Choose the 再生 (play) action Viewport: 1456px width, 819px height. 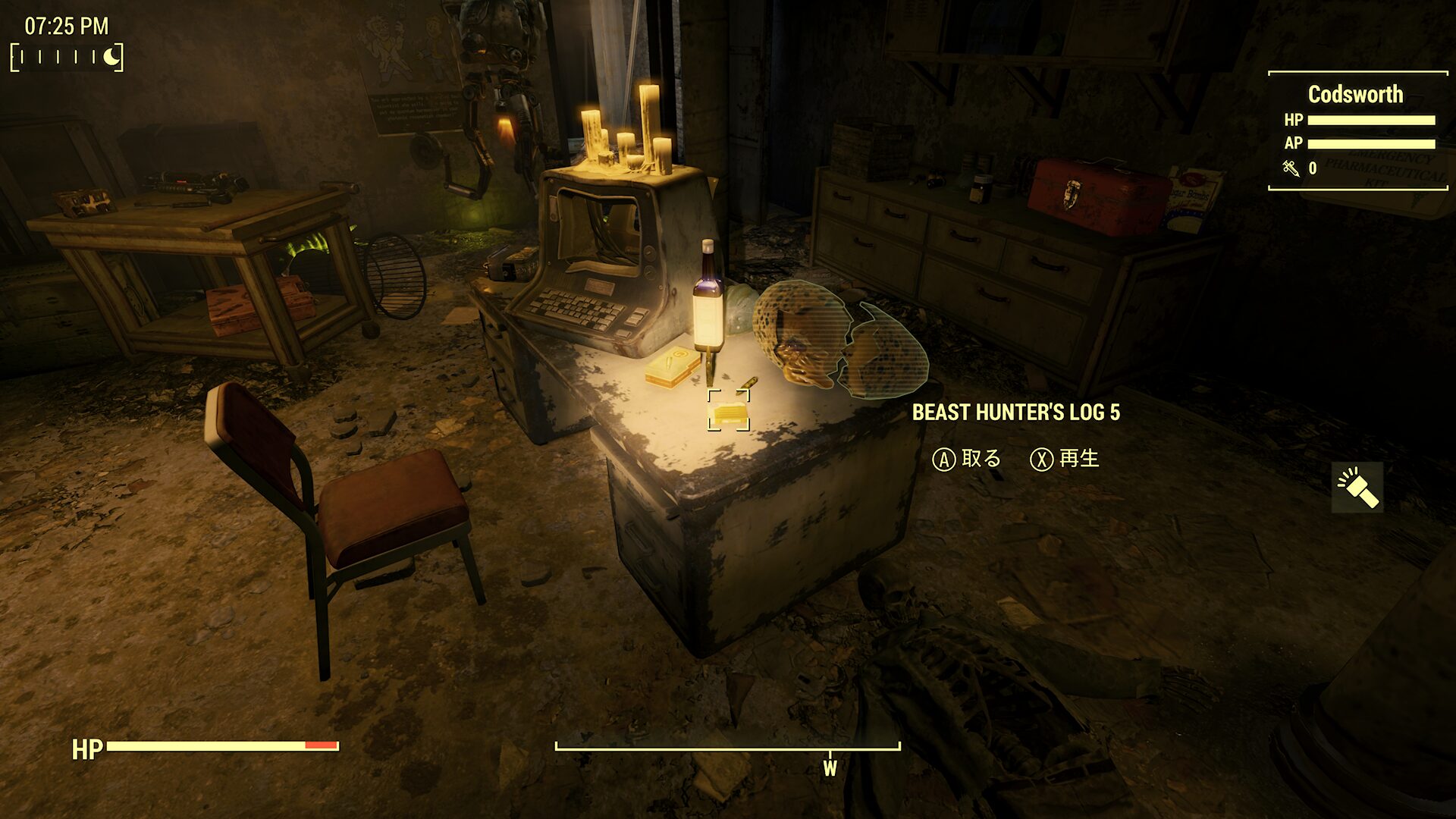pyautogui.click(x=1065, y=459)
